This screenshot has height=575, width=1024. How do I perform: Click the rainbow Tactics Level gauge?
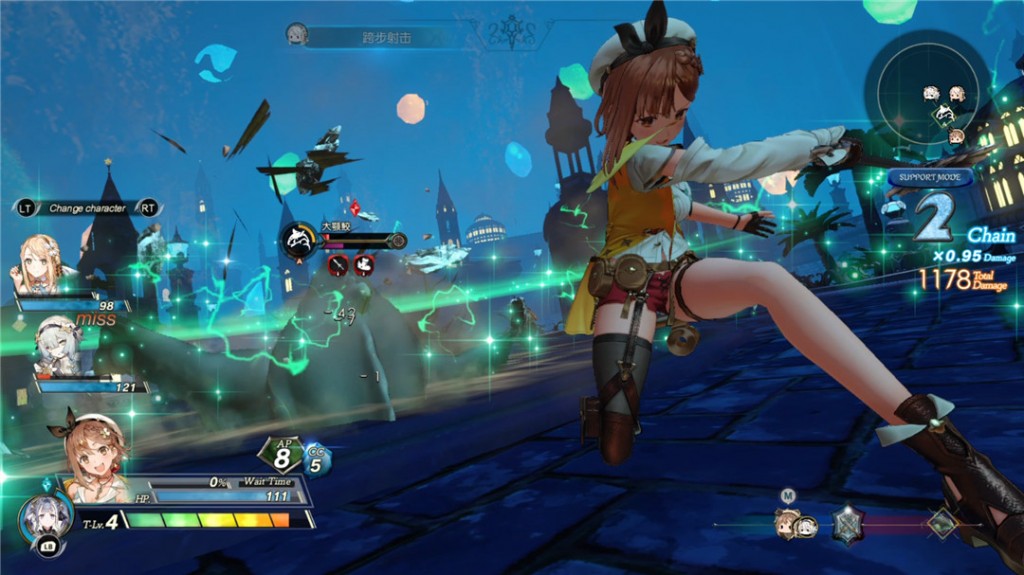[209, 520]
